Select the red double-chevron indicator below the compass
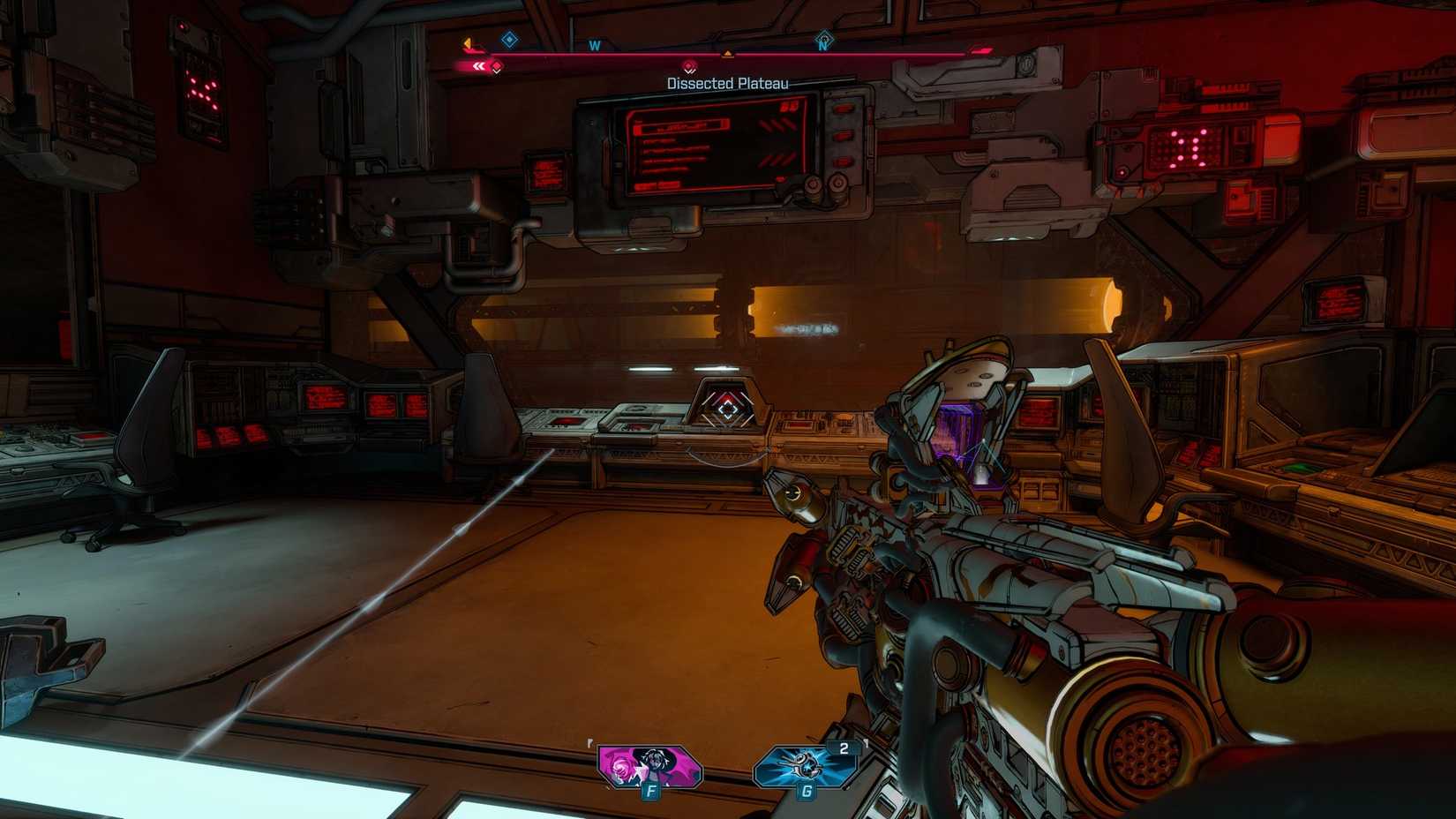Screen dimensions: 1456x819 pos(479,65)
